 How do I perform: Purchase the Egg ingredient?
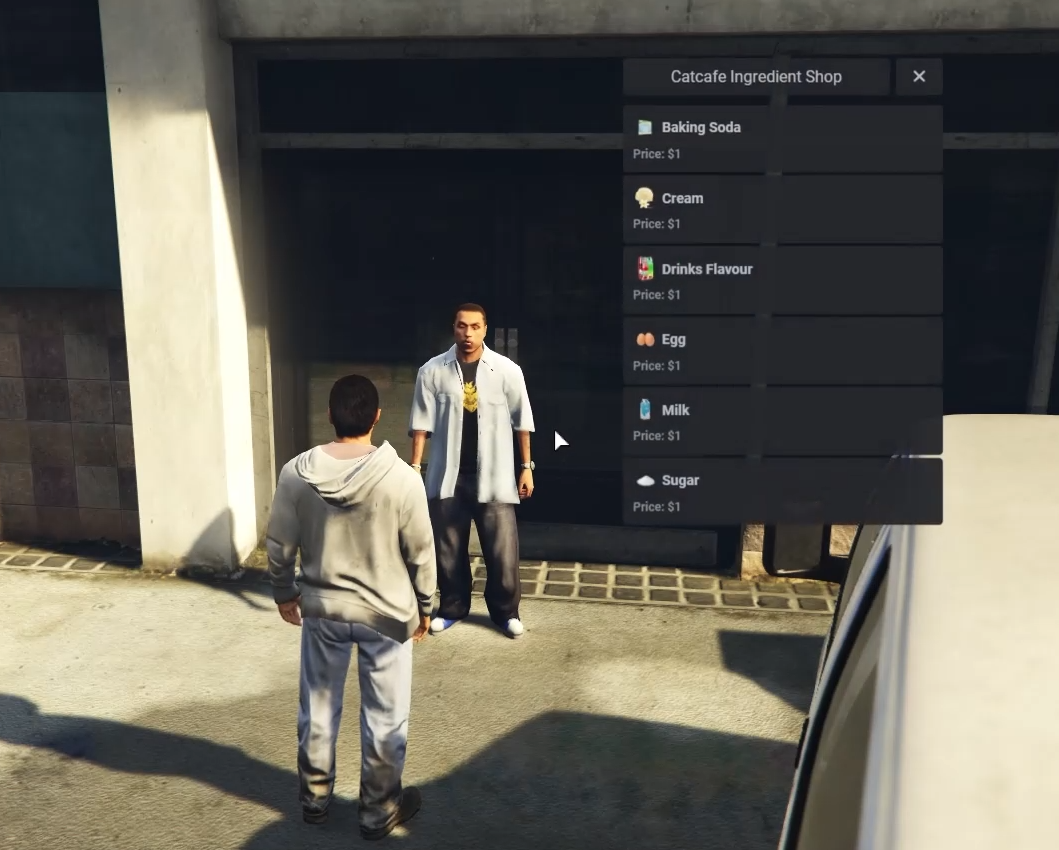tap(782, 351)
